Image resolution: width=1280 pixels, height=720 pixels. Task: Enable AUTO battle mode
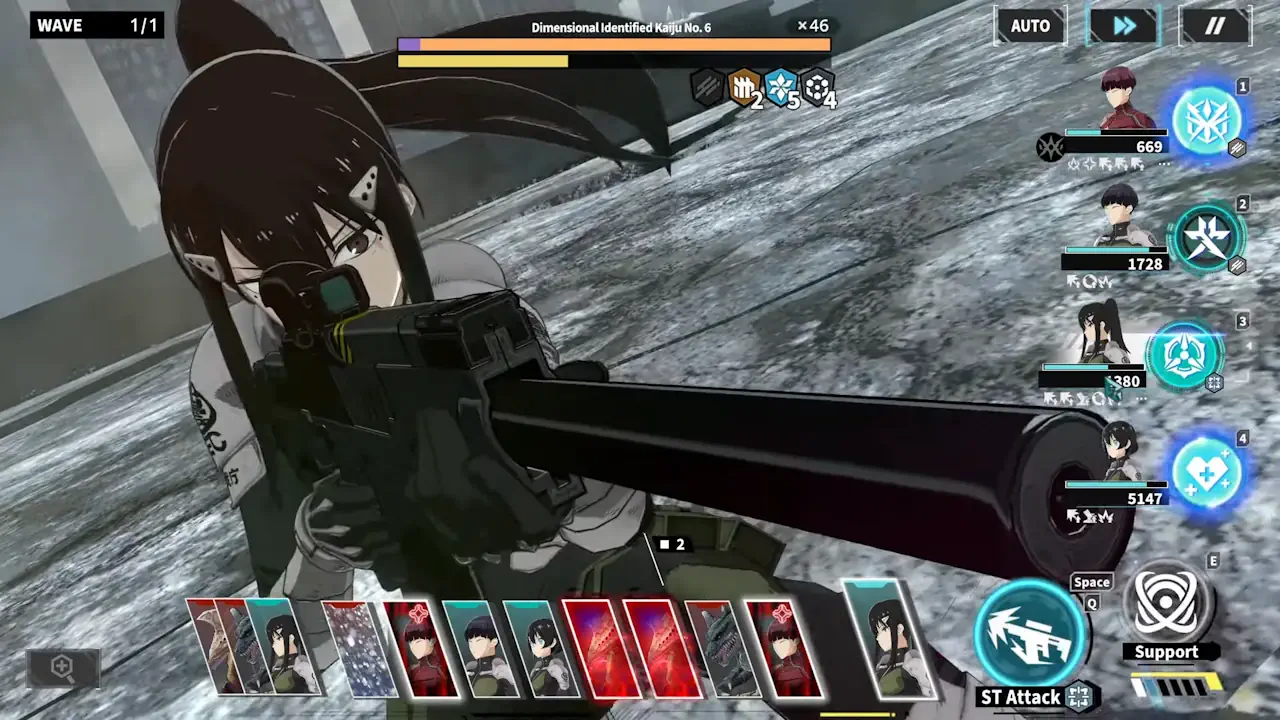(1030, 26)
